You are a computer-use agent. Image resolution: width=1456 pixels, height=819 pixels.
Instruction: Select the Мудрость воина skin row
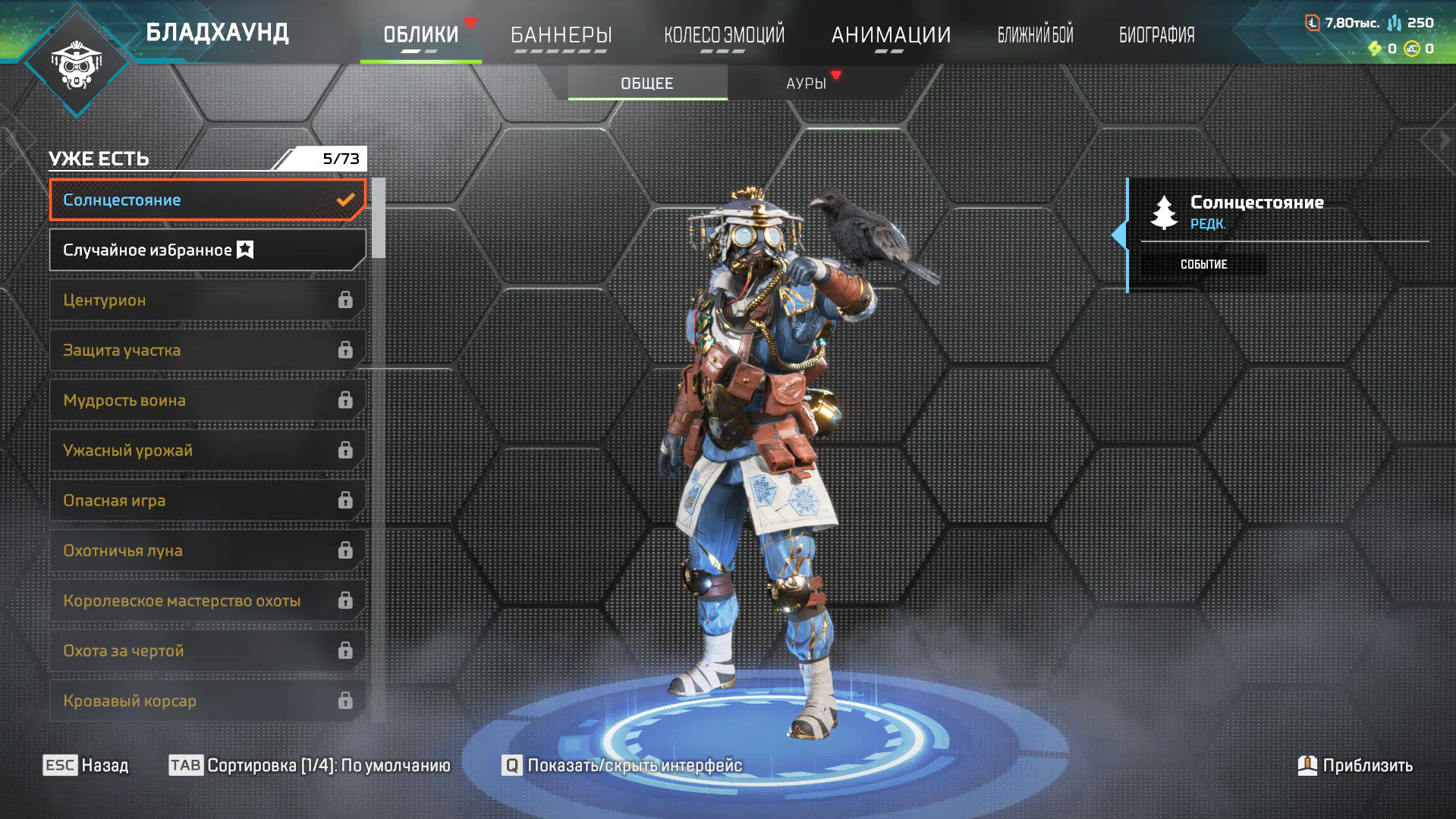tap(207, 400)
